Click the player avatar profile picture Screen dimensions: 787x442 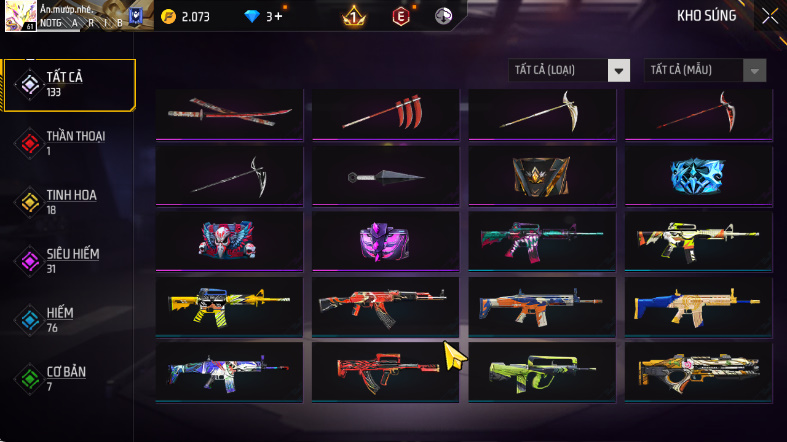pyautogui.click(x=20, y=15)
